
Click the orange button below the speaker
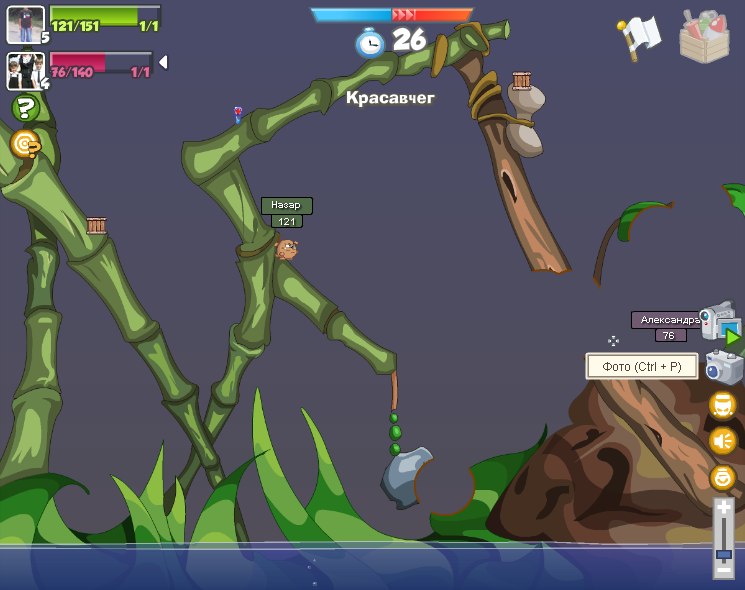pyautogui.click(x=722, y=477)
